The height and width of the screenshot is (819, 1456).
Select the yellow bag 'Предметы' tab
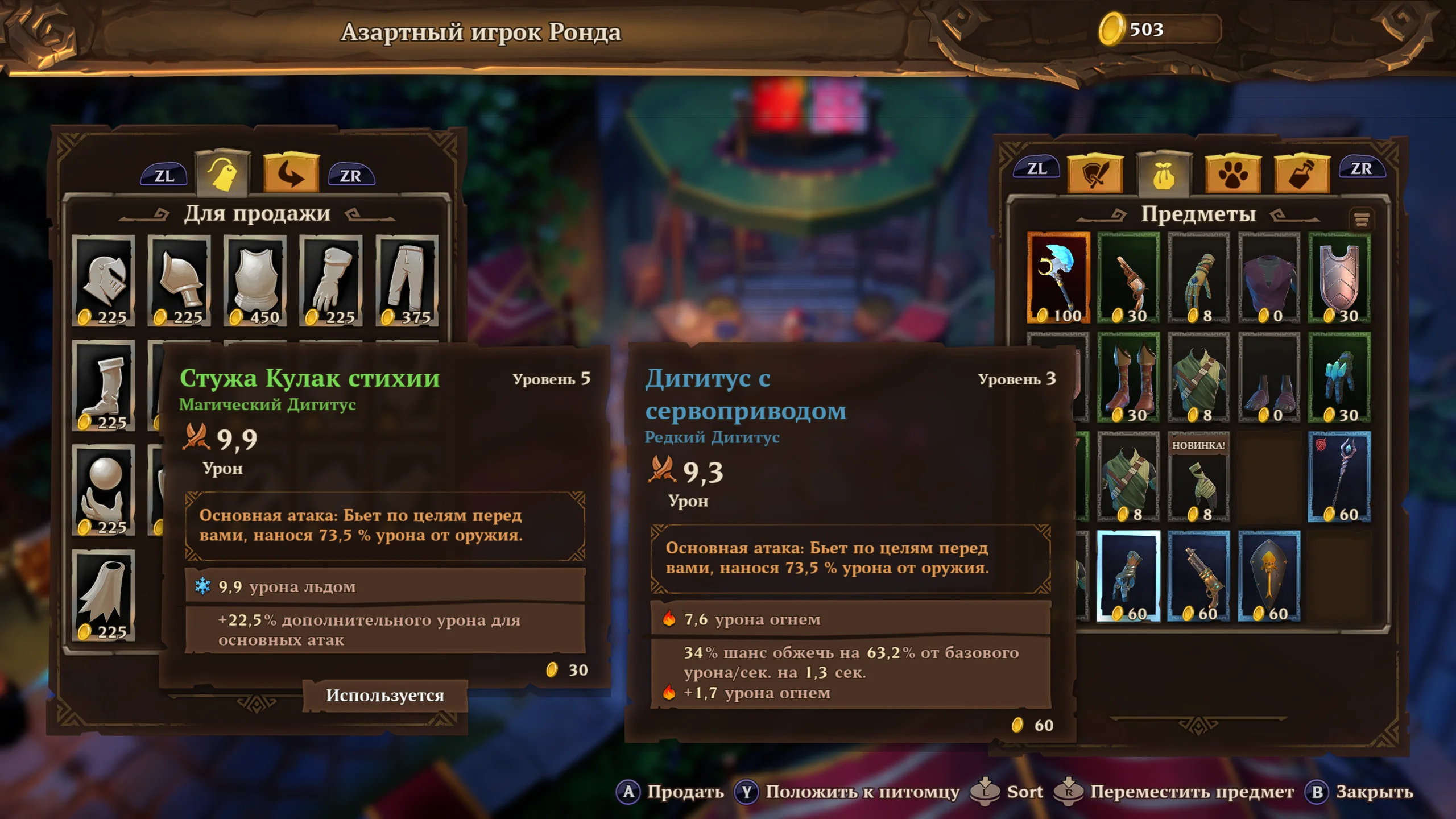(1164, 173)
